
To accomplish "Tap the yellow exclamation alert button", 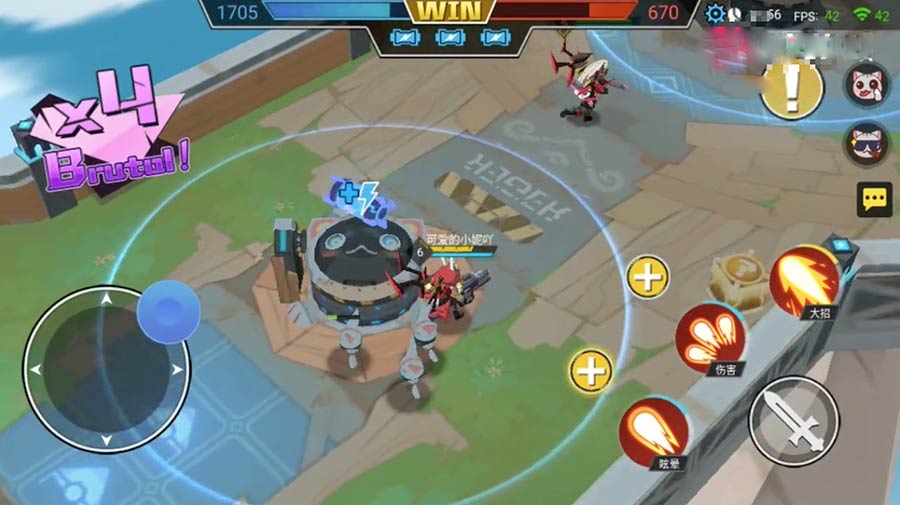I will pyautogui.click(x=792, y=88).
